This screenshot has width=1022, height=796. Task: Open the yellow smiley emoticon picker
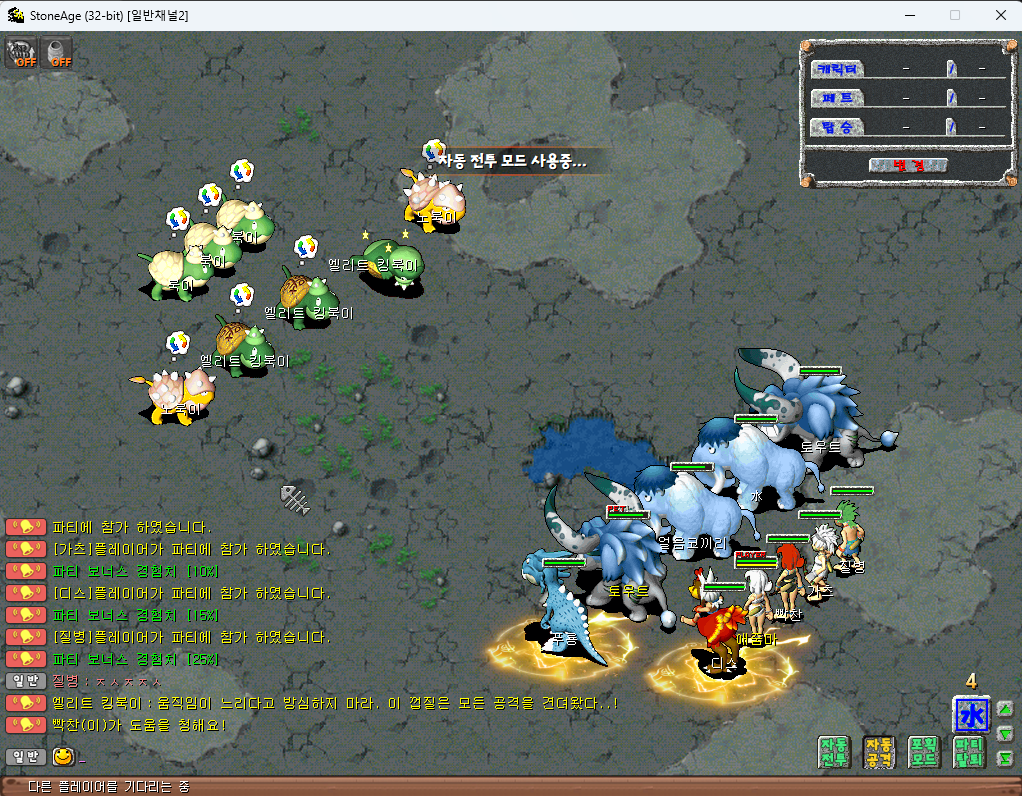[x=64, y=756]
